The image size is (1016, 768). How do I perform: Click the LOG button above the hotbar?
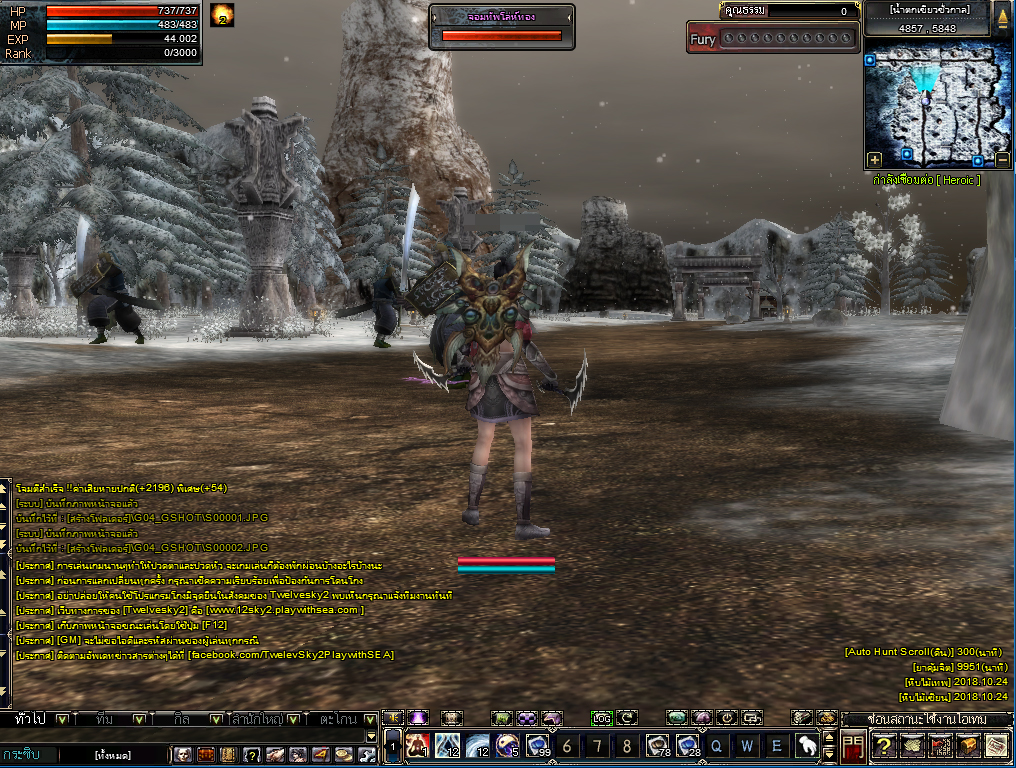[x=601, y=718]
